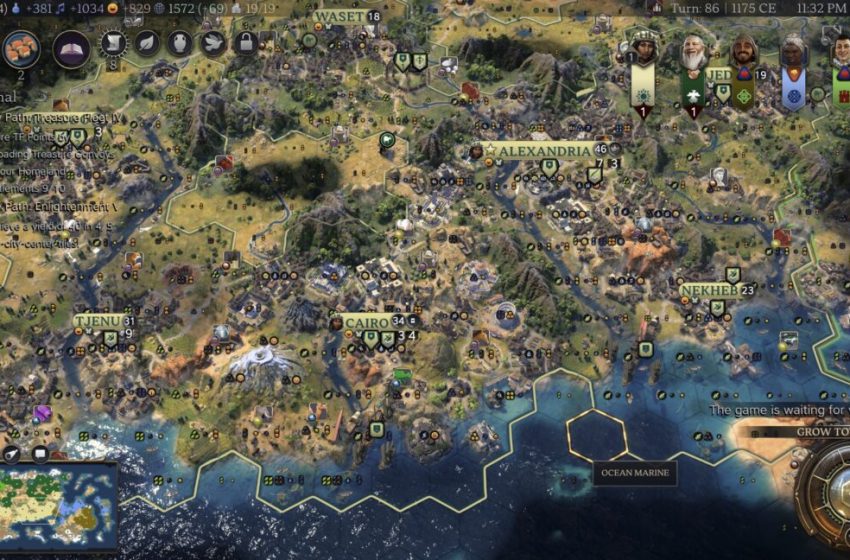Open the bar-chart icon beside the turn counter

click(x=655, y=7)
